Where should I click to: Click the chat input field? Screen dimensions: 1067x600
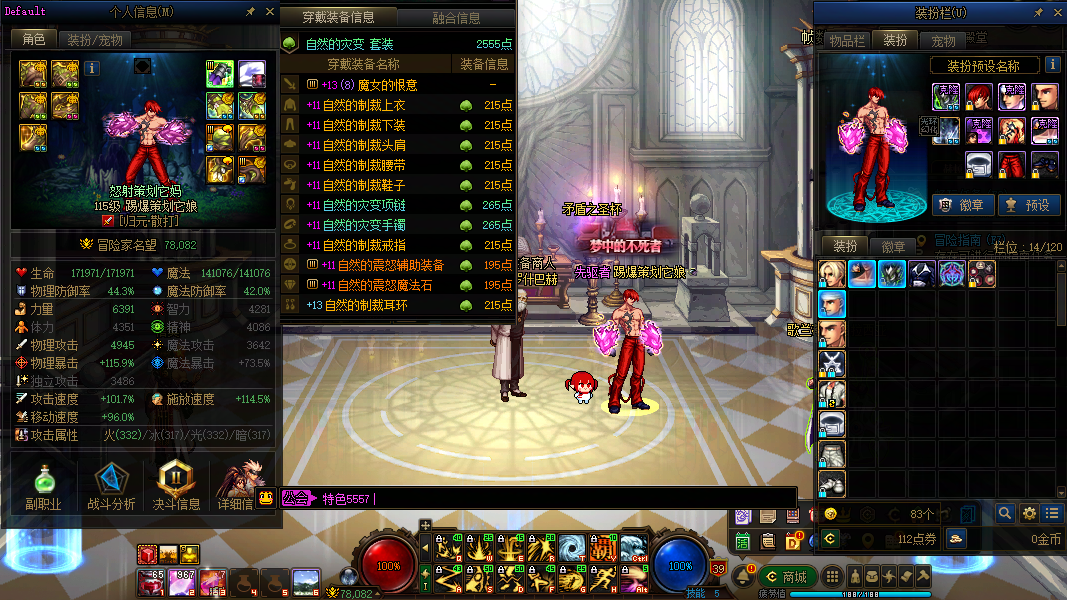point(580,498)
